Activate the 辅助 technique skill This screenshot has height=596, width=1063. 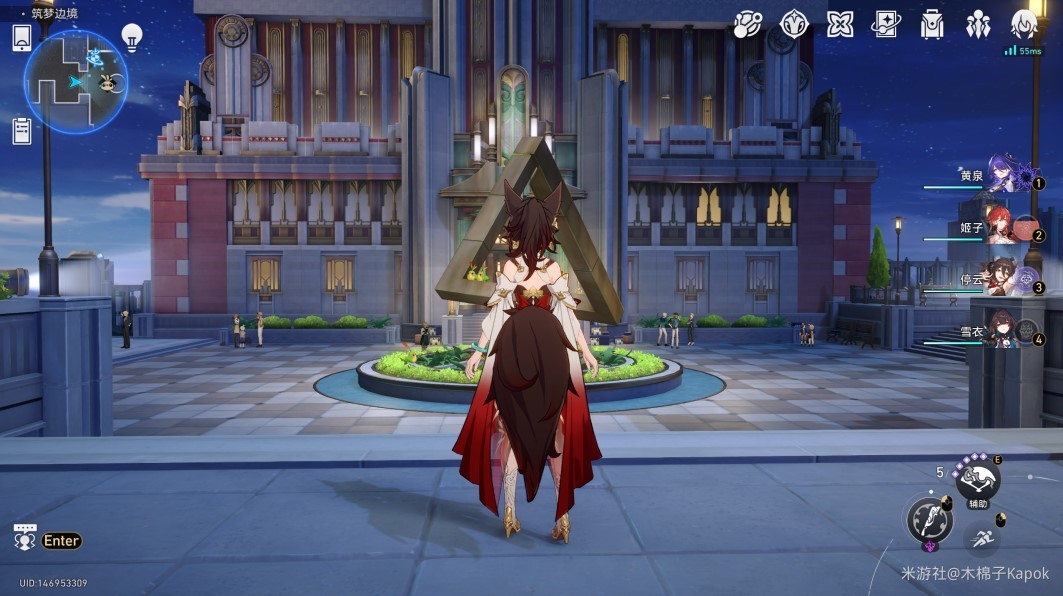coord(977,481)
